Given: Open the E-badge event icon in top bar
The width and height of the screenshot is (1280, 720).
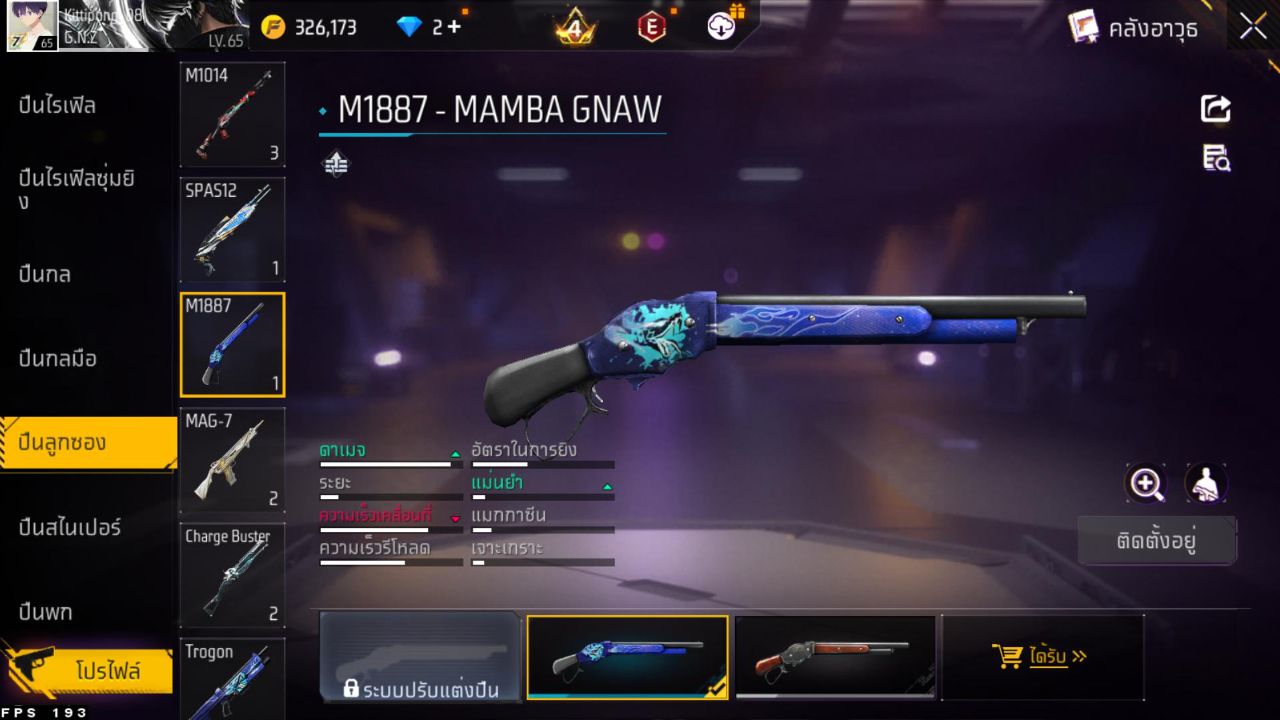Looking at the screenshot, I should 651,27.
